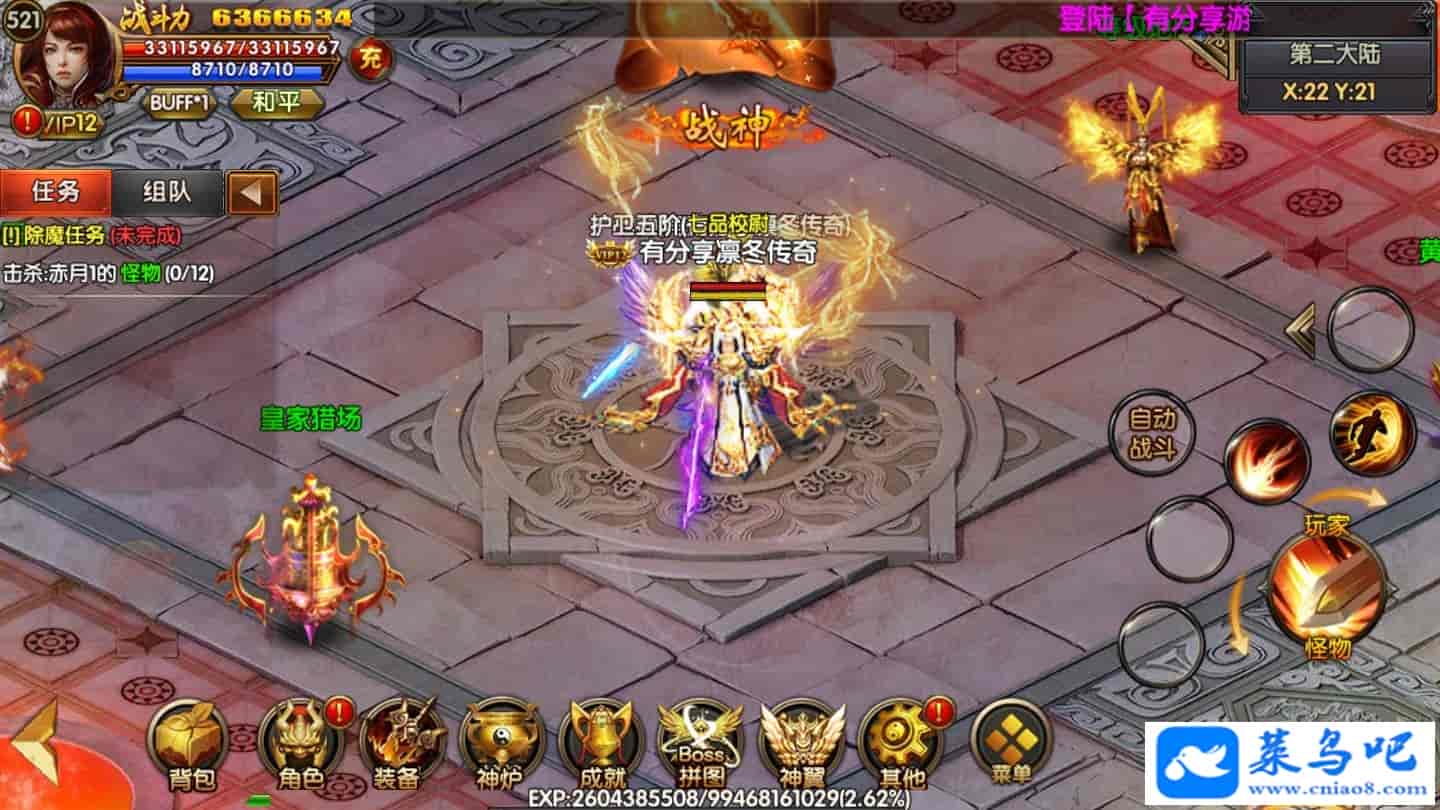The width and height of the screenshot is (1440, 810).
Task: Open the 角色 character sheet
Action: click(x=297, y=742)
